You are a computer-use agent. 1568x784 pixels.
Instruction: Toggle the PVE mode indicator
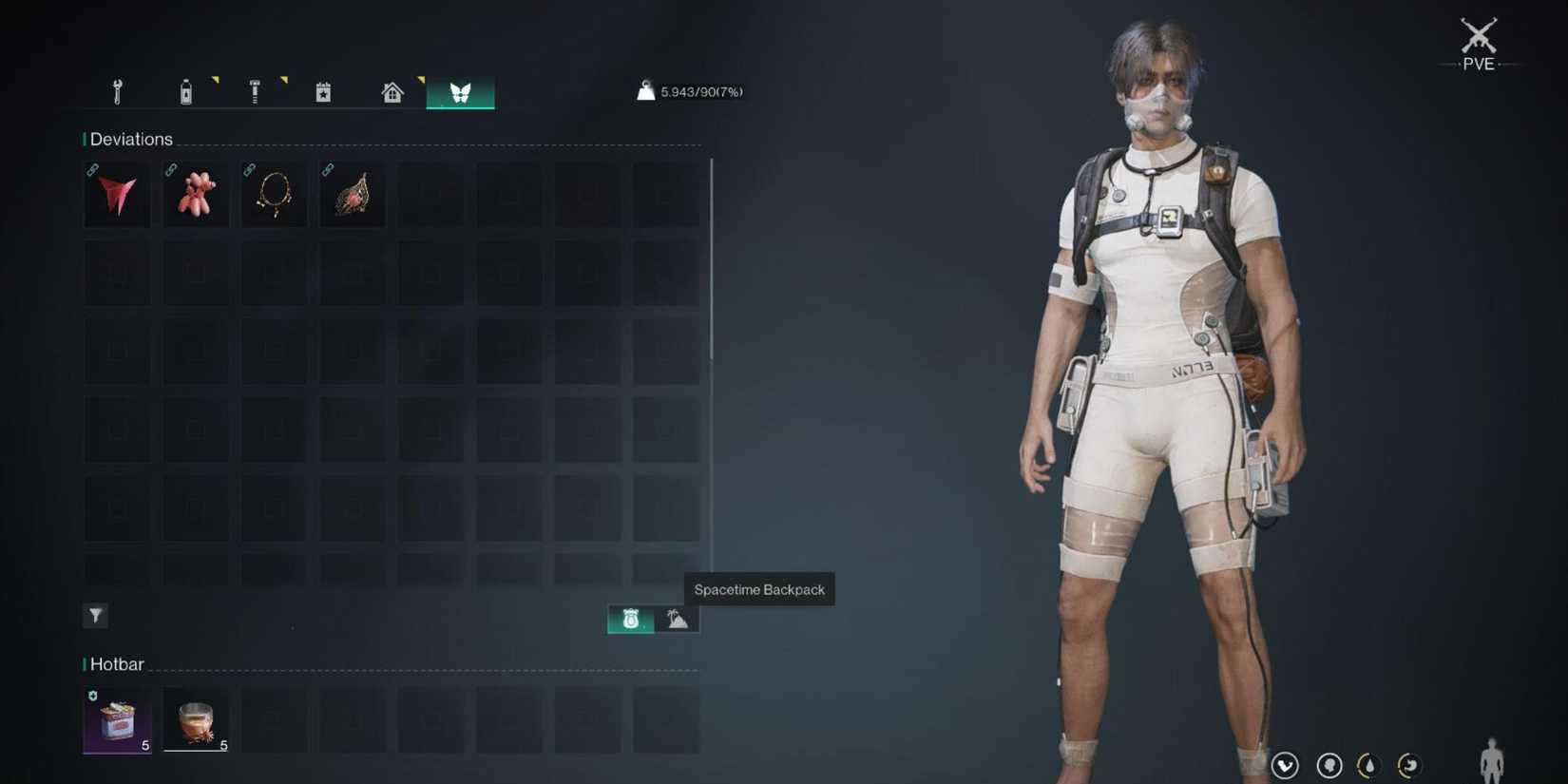coord(1478,43)
